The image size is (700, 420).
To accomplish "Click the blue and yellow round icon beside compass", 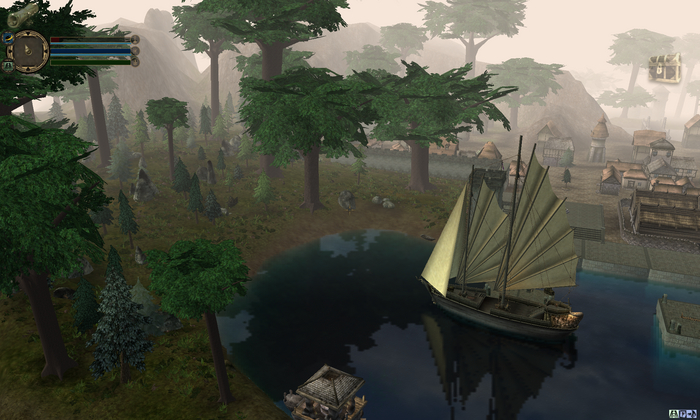I will click(x=7, y=39).
